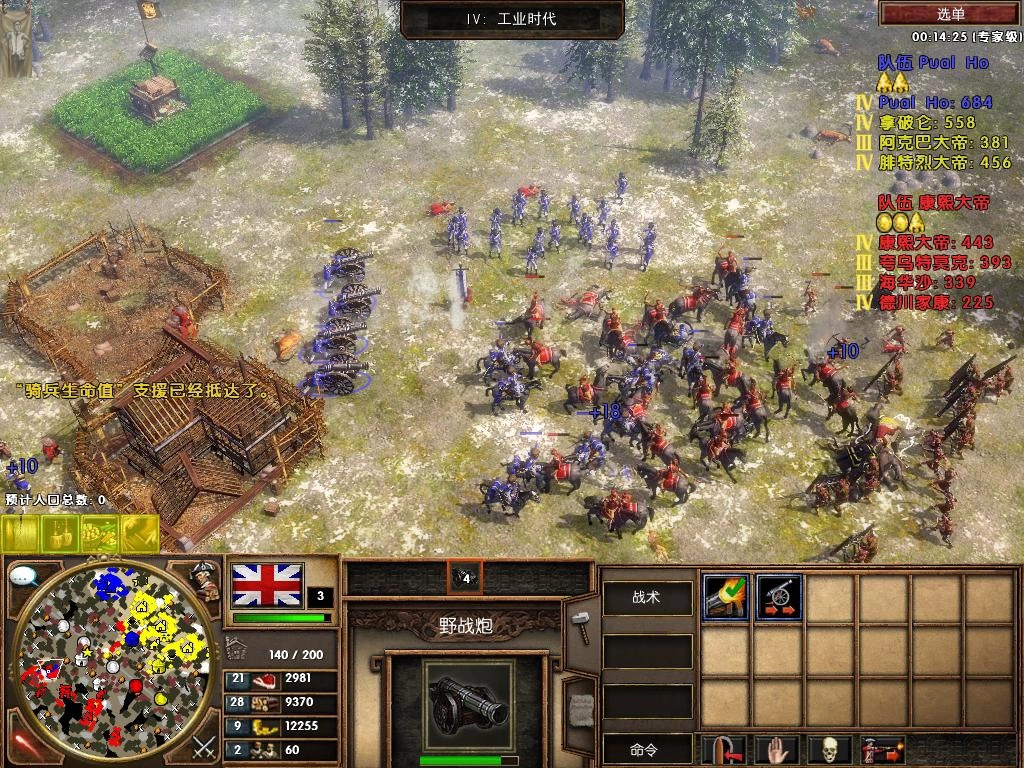Viewport: 1024px width, 768px height.
Task: Click the explorer portrait beside the minimap
Action: point(204,581)
